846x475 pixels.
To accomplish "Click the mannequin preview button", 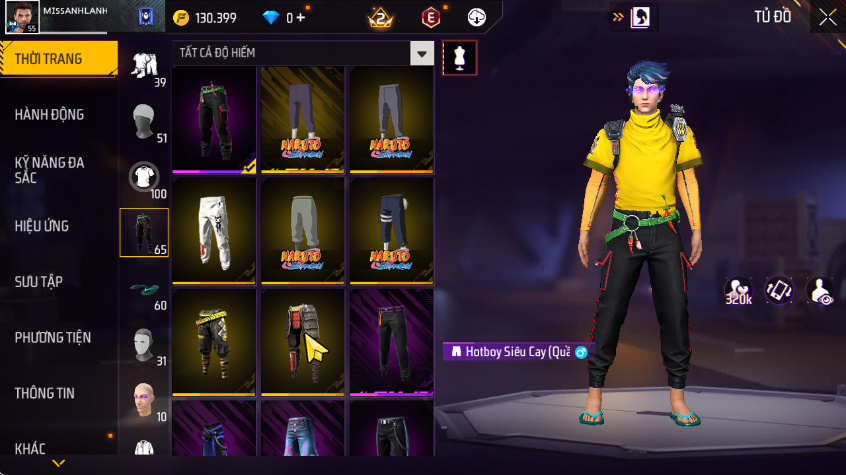I will point(459,57).
